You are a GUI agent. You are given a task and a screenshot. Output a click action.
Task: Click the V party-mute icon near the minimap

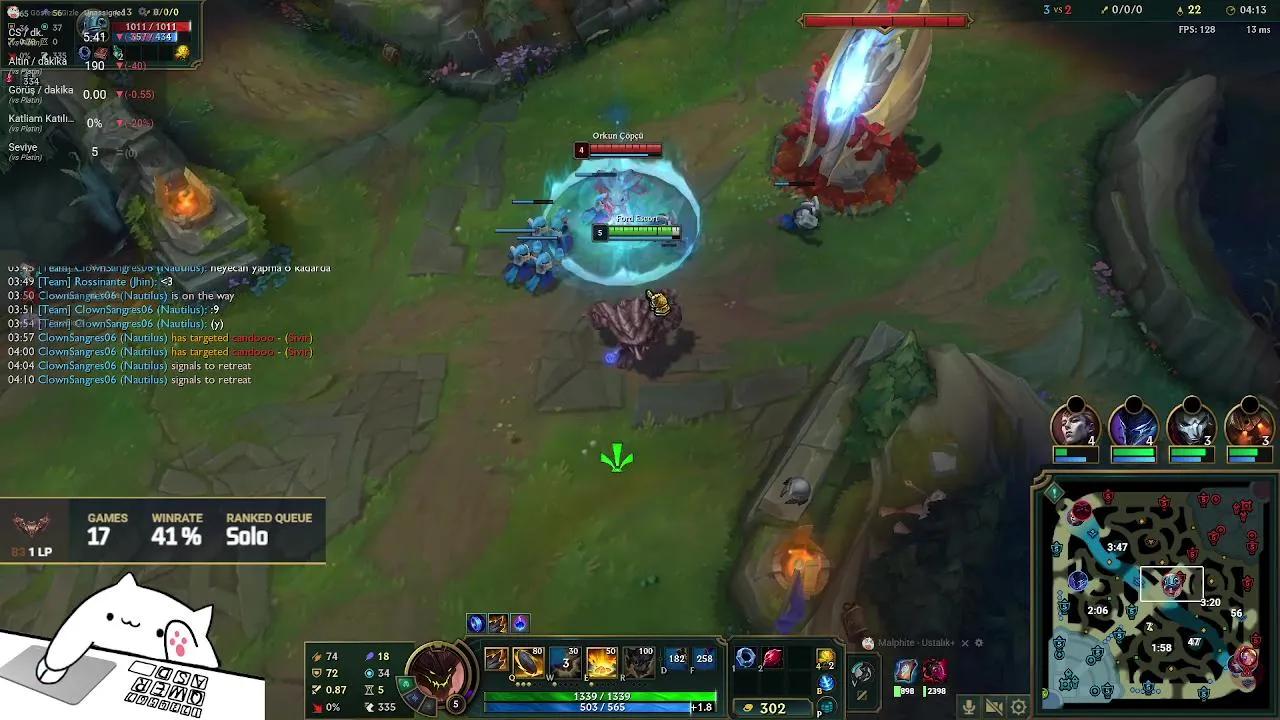tap(863, 673)
